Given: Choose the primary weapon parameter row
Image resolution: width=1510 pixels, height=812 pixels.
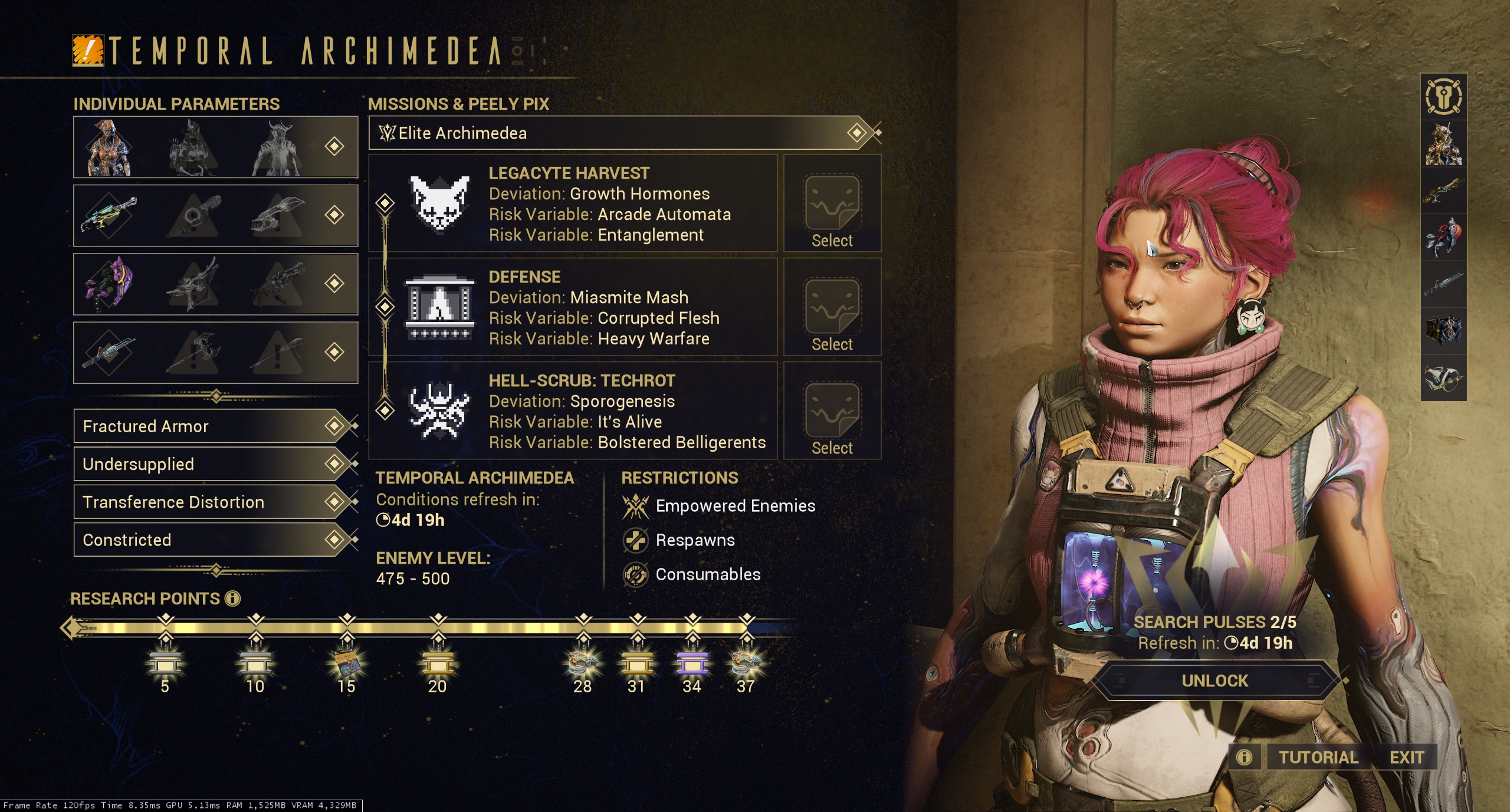Looking at the screenshot, I should (x=215, y=215).
